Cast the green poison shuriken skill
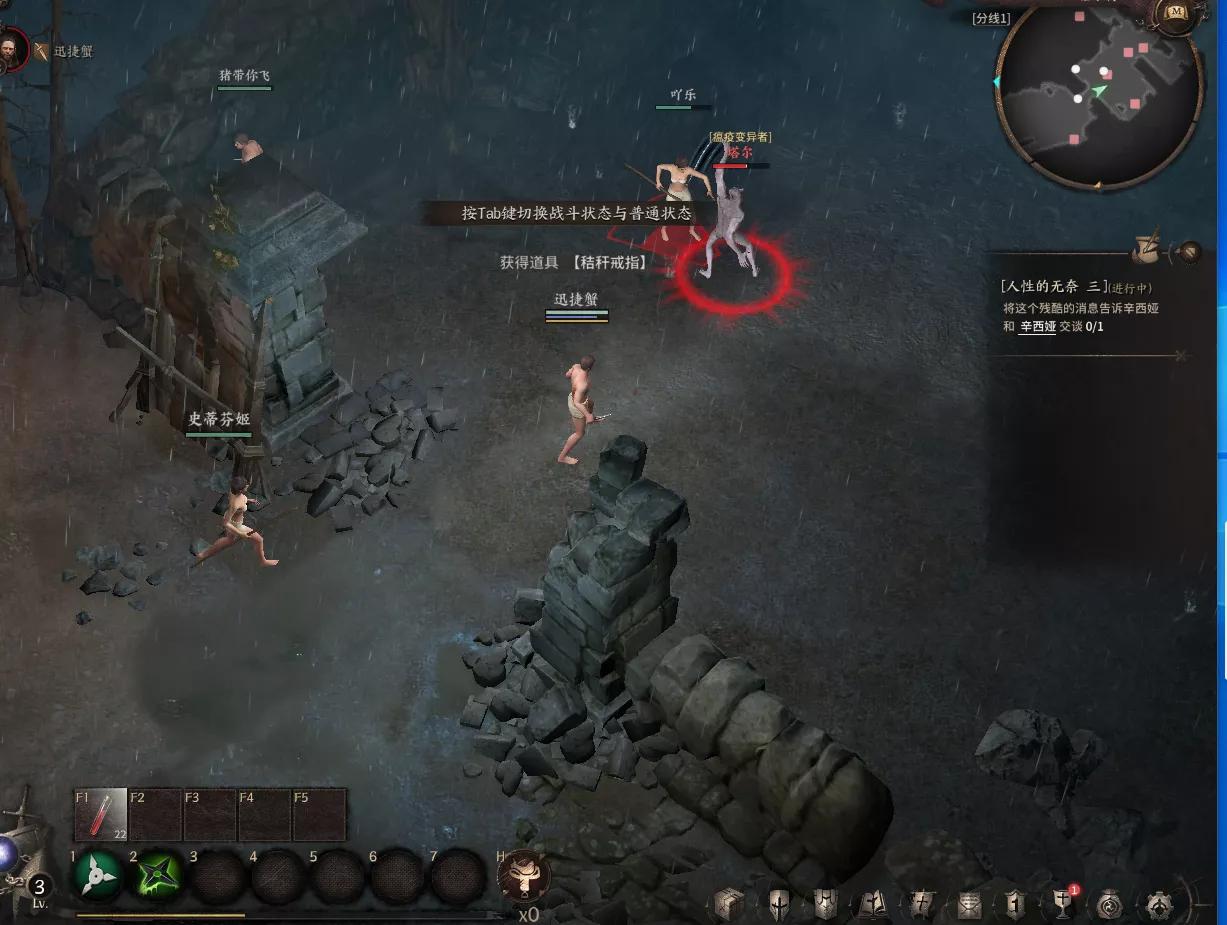The image size is (1227, 925). point(159,877)
